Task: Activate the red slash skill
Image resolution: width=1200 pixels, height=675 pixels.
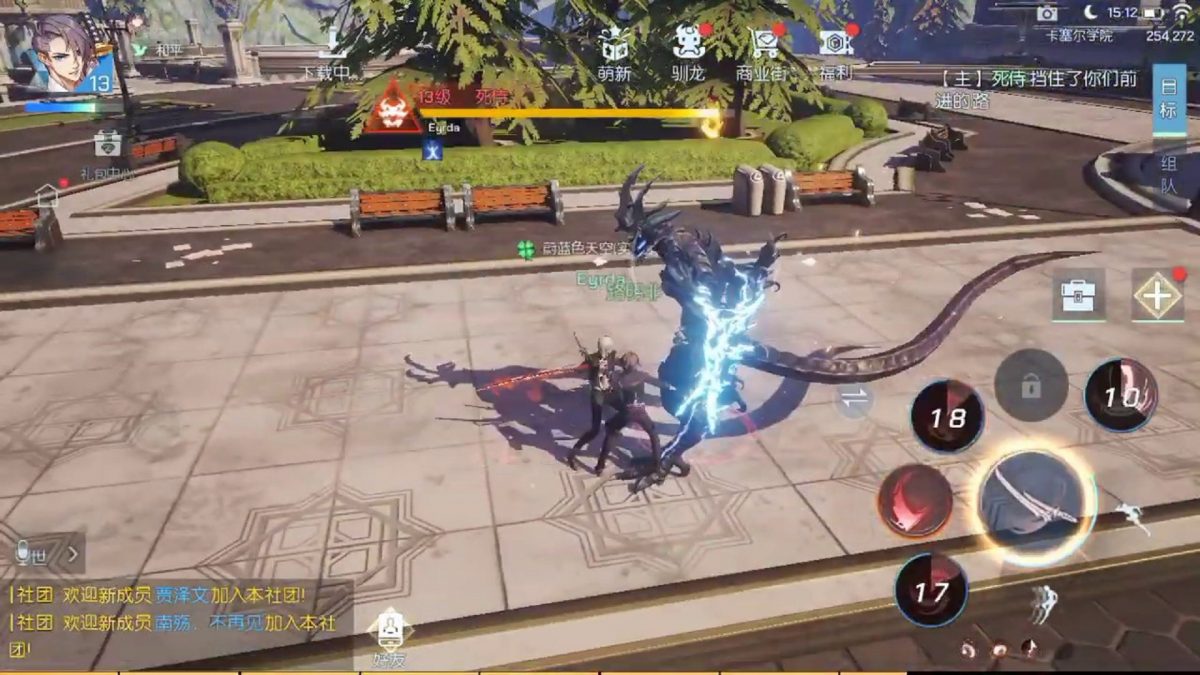Action: [915, 501]
